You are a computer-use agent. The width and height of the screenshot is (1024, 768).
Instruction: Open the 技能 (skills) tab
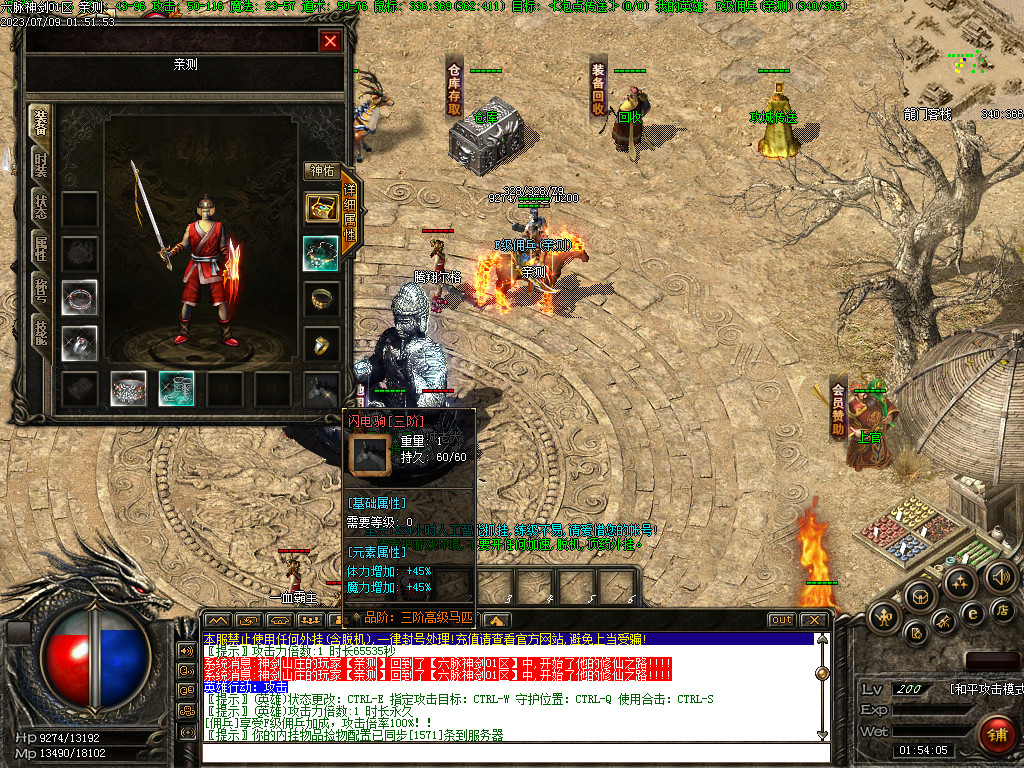40,334
